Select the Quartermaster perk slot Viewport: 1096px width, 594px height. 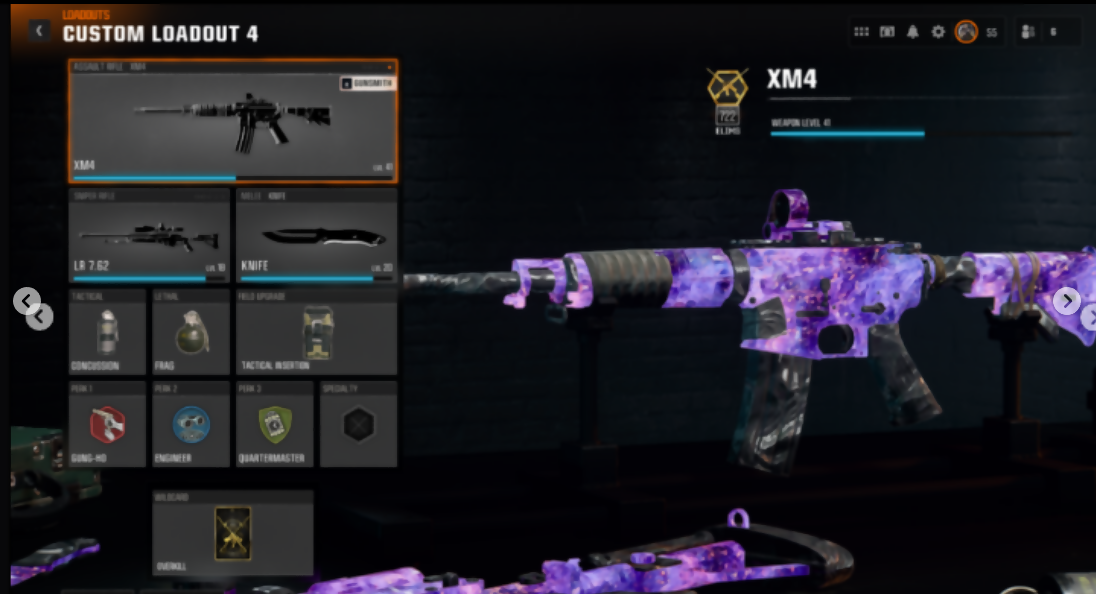tap(274, 424)
